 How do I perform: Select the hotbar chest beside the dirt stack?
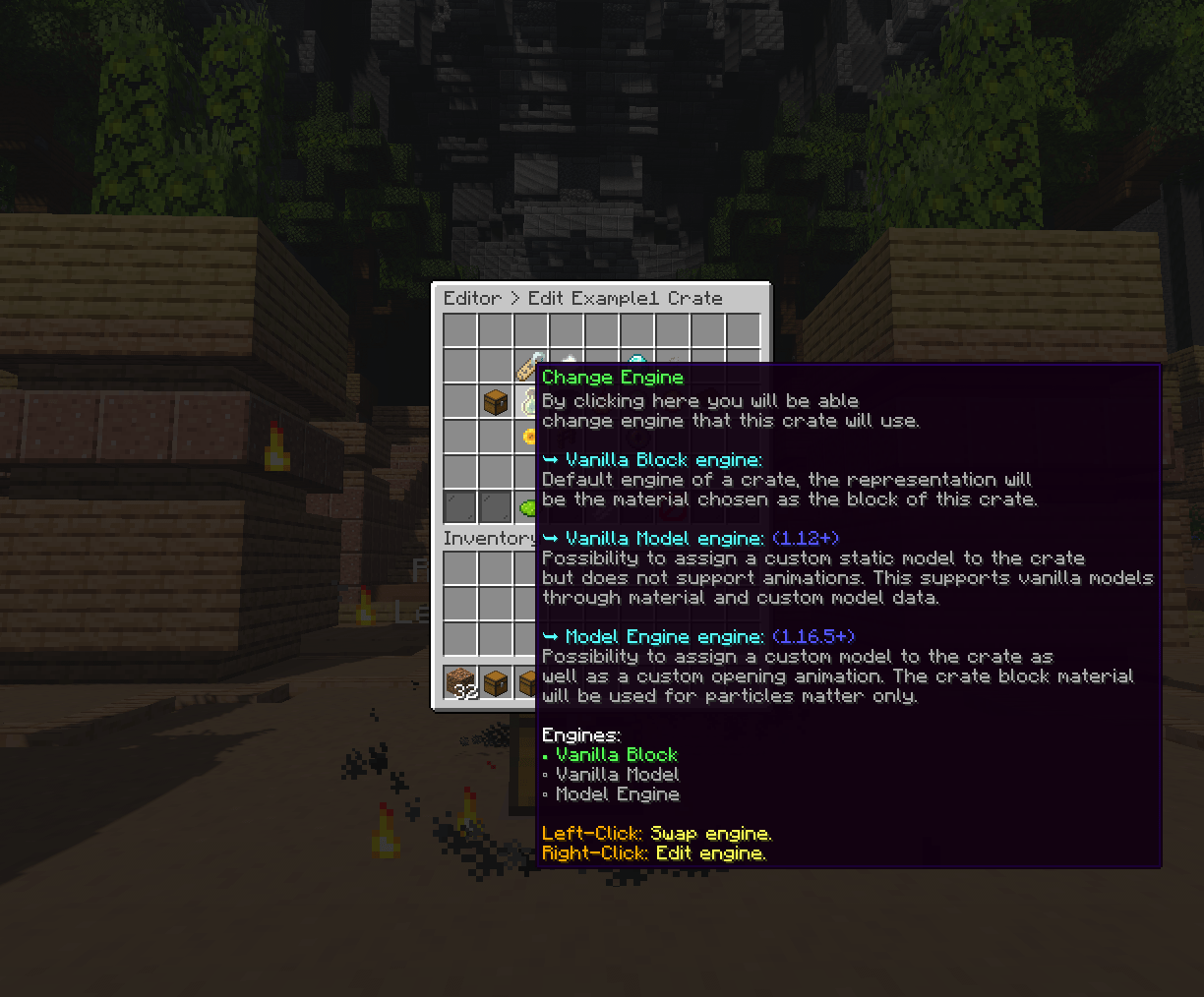pyautogui.click(x=496, y=682)
